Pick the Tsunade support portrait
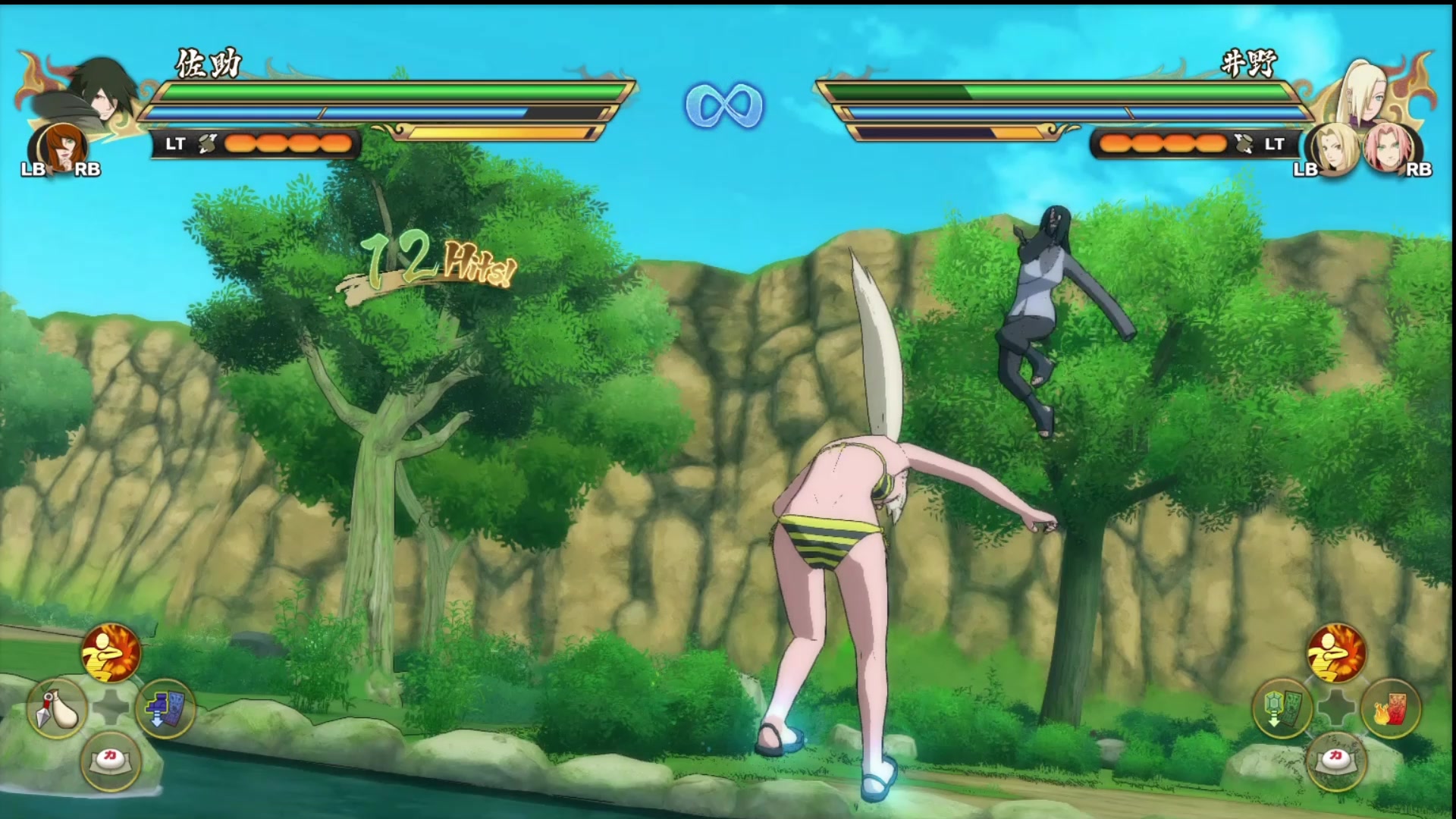The width and height of the screenshot is (1456, 819). [x=1335, y=149]
